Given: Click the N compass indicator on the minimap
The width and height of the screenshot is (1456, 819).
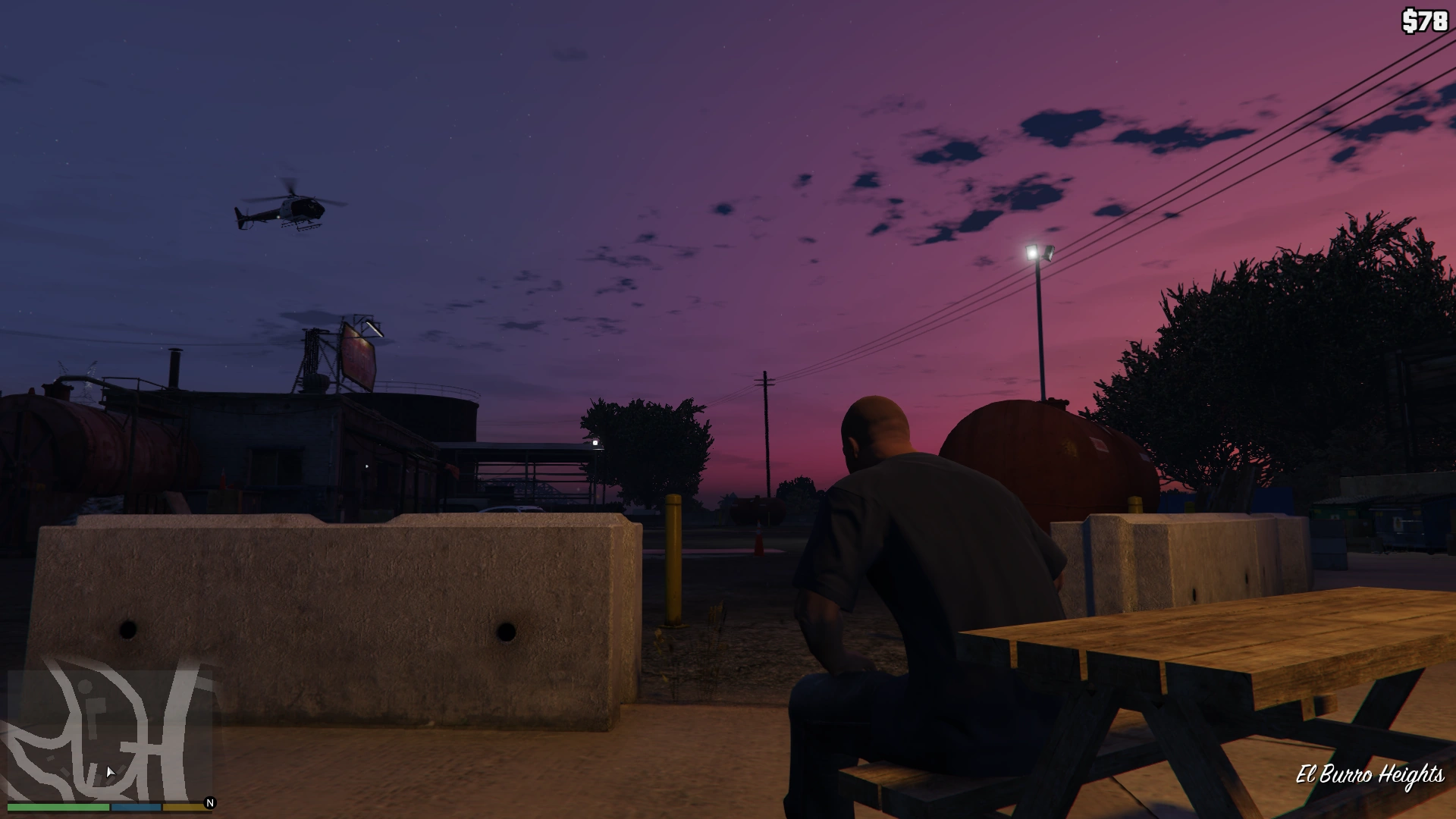Looking at the screenshot, I should click(209, 803).
